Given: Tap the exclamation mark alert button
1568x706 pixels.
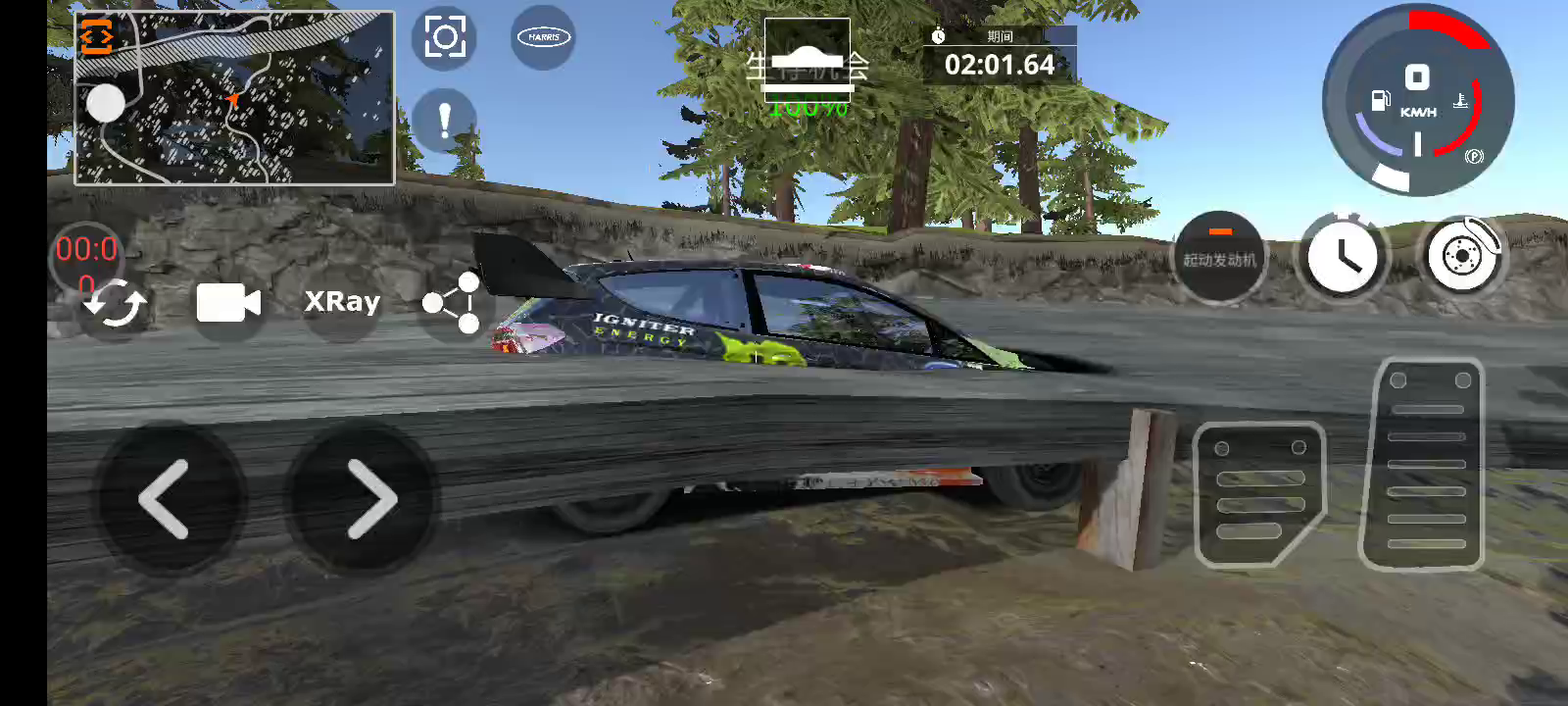Looking at the screenshot, I should 445,121.
